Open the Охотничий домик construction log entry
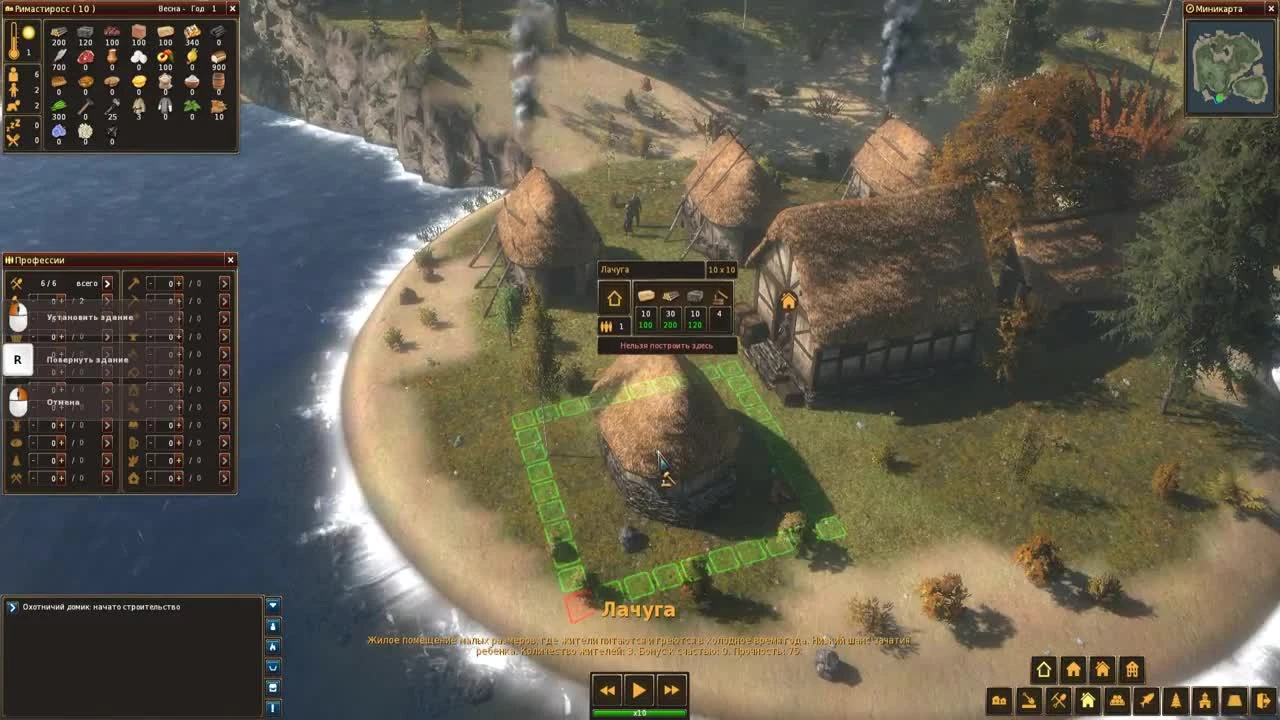Image resolution: width=1280 pixels, height=720 pixels. click(x=100, y=605)
